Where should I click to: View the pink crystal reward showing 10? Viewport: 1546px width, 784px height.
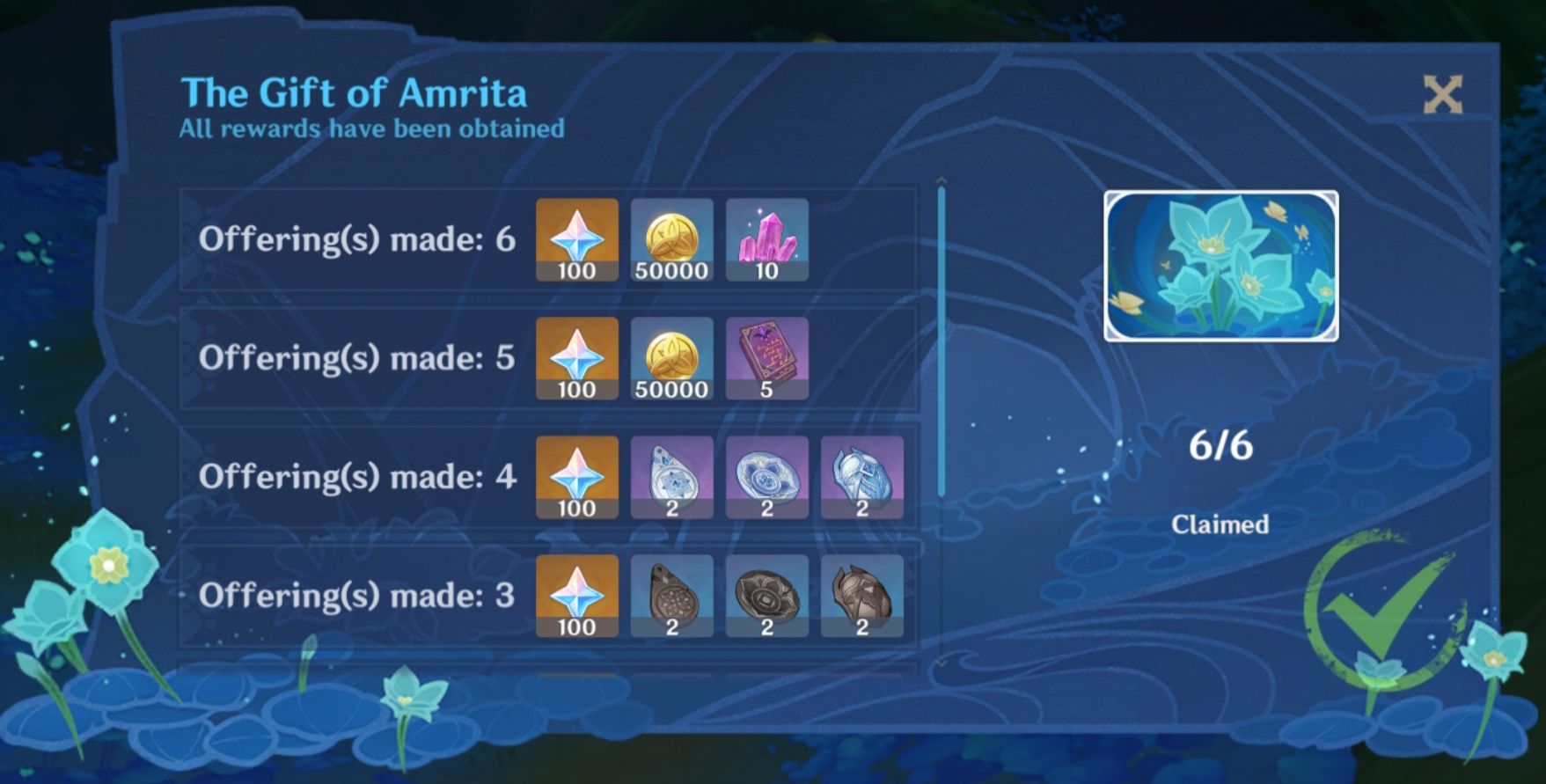click(x=766, y=238)
